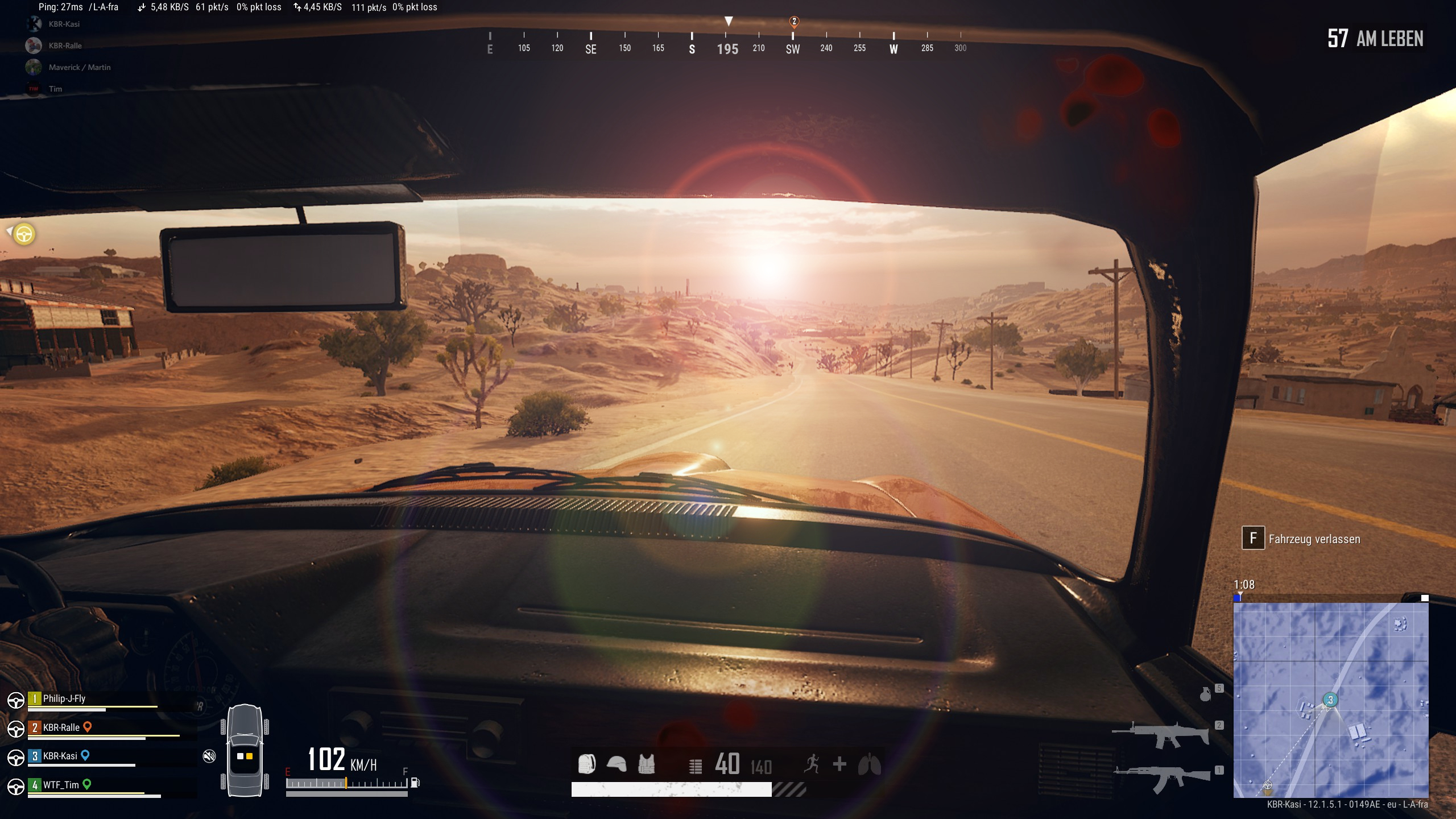Toggle the muted speaker voice icon
This screenshot has width=1456, height=819.
[x=209, y=756]
